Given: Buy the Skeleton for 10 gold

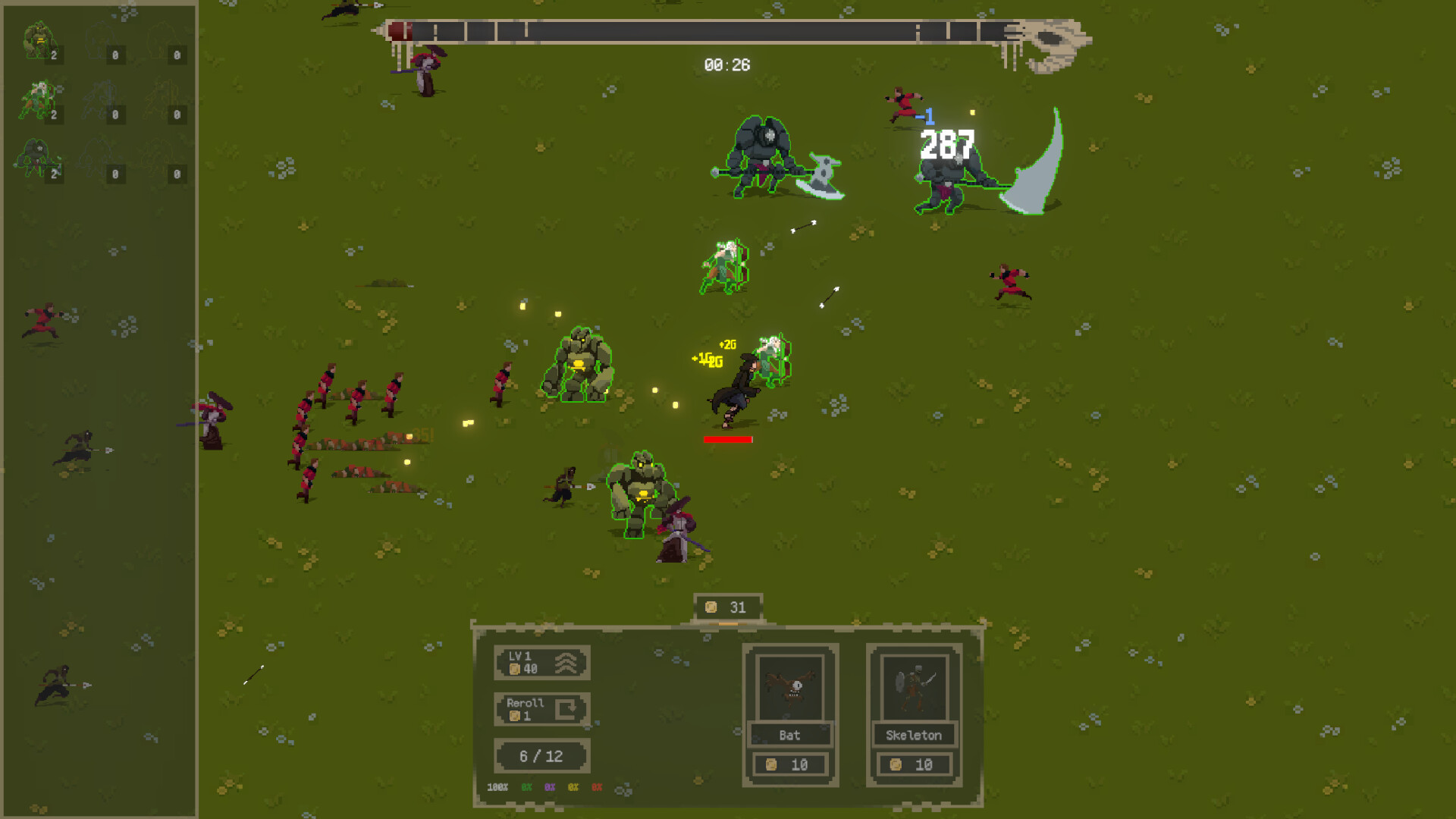Looking at the screenshot, I should tap(913, 764).
